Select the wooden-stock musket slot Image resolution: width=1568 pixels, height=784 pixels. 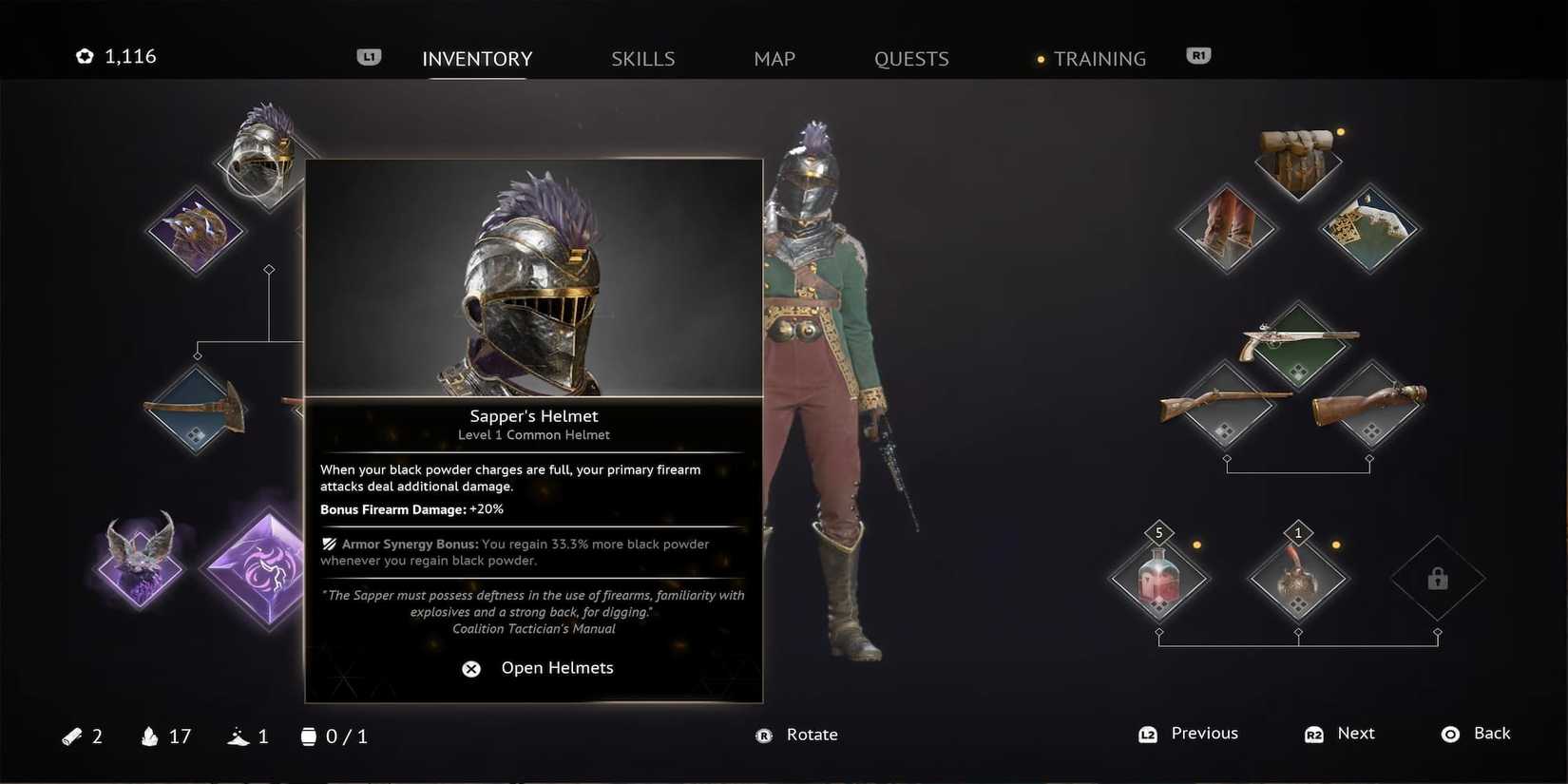(1371, 409)
